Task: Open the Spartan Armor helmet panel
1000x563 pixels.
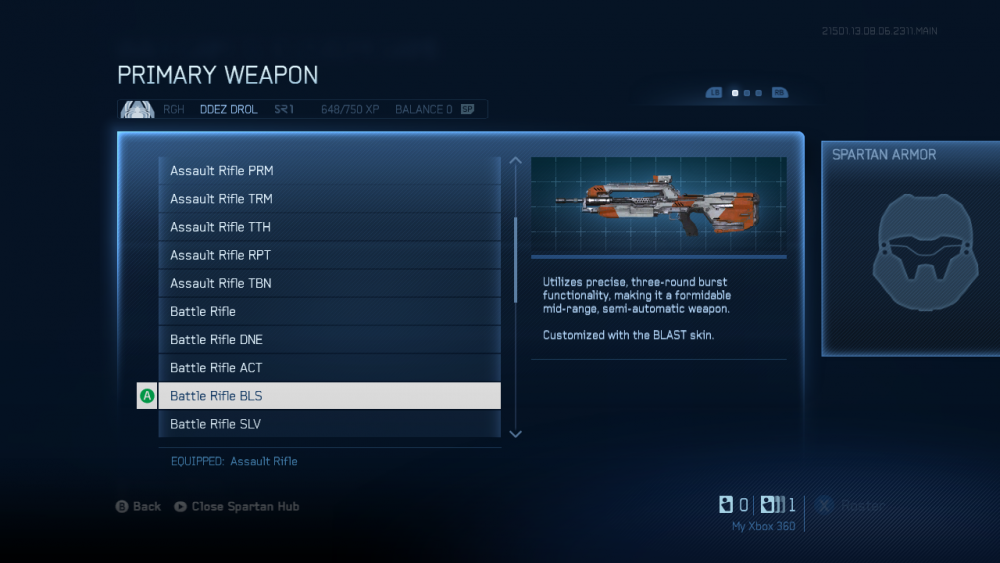Action: [x=910, y=247]
